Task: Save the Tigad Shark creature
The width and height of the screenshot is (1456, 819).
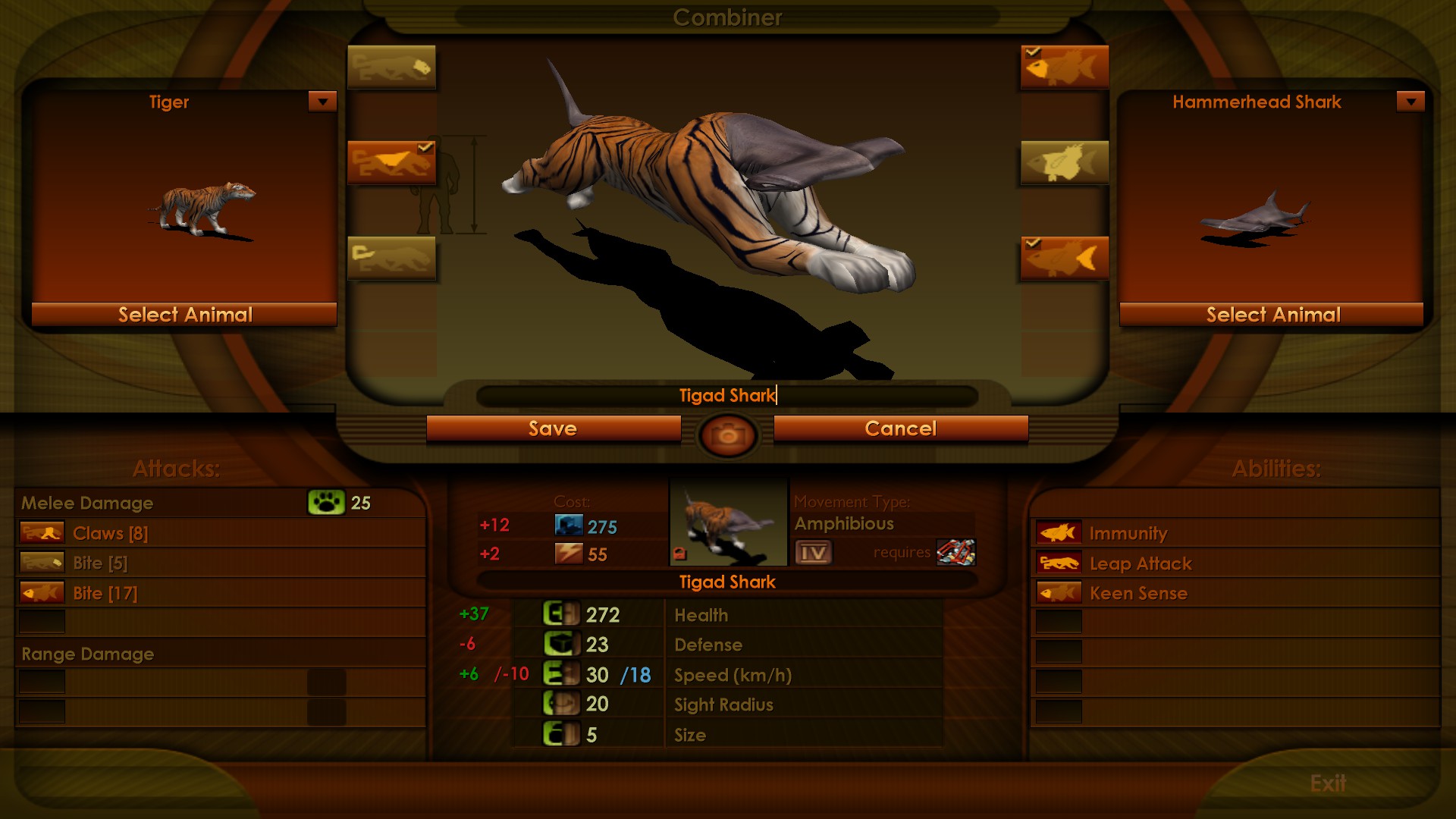Action: click(x=553, y=428)
